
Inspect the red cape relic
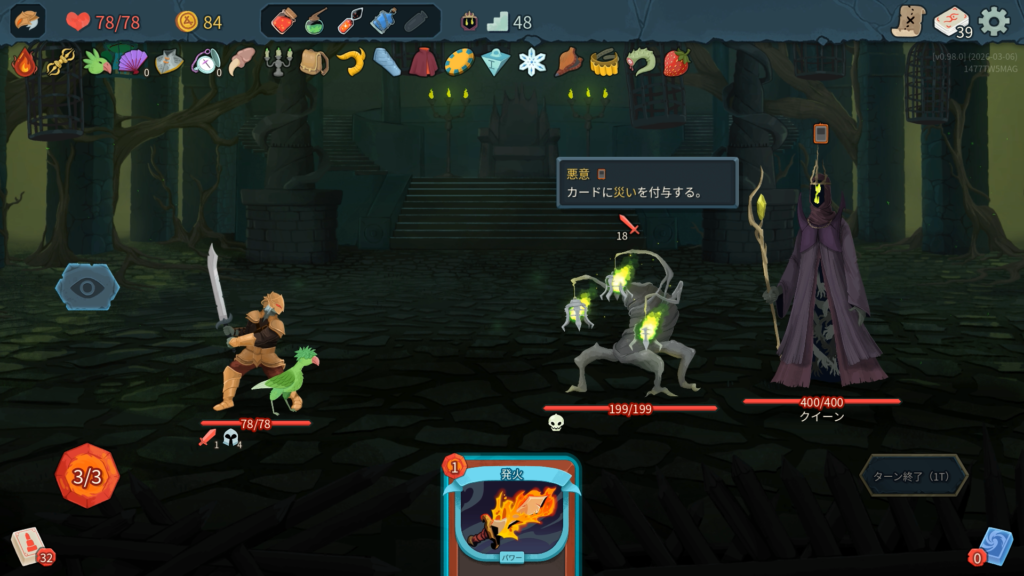point(422,63)
